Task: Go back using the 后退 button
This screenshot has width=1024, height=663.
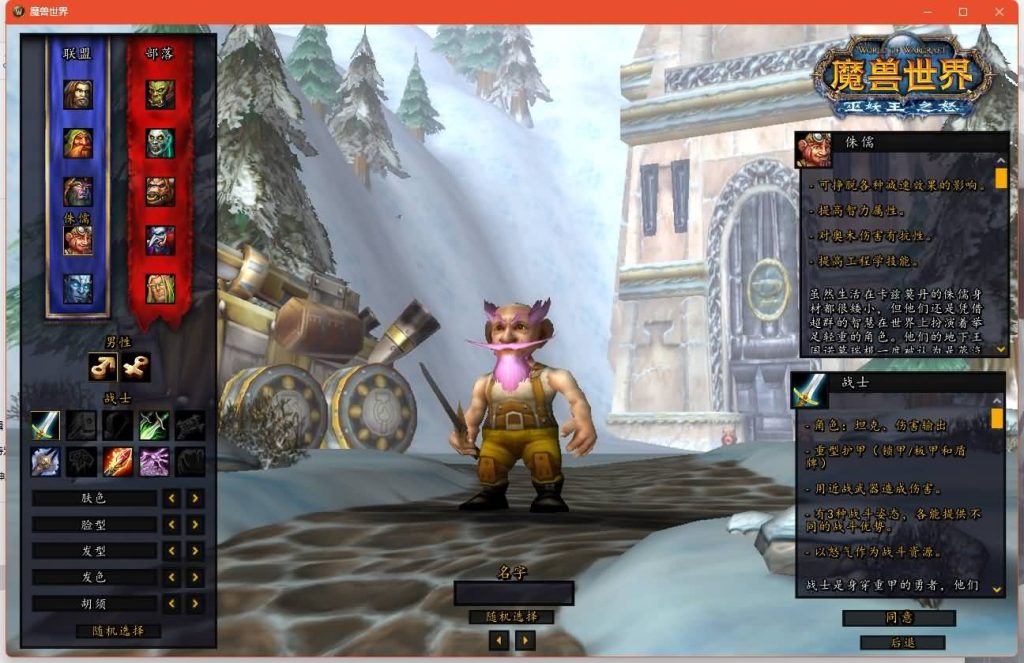Action: coord(901,643)
